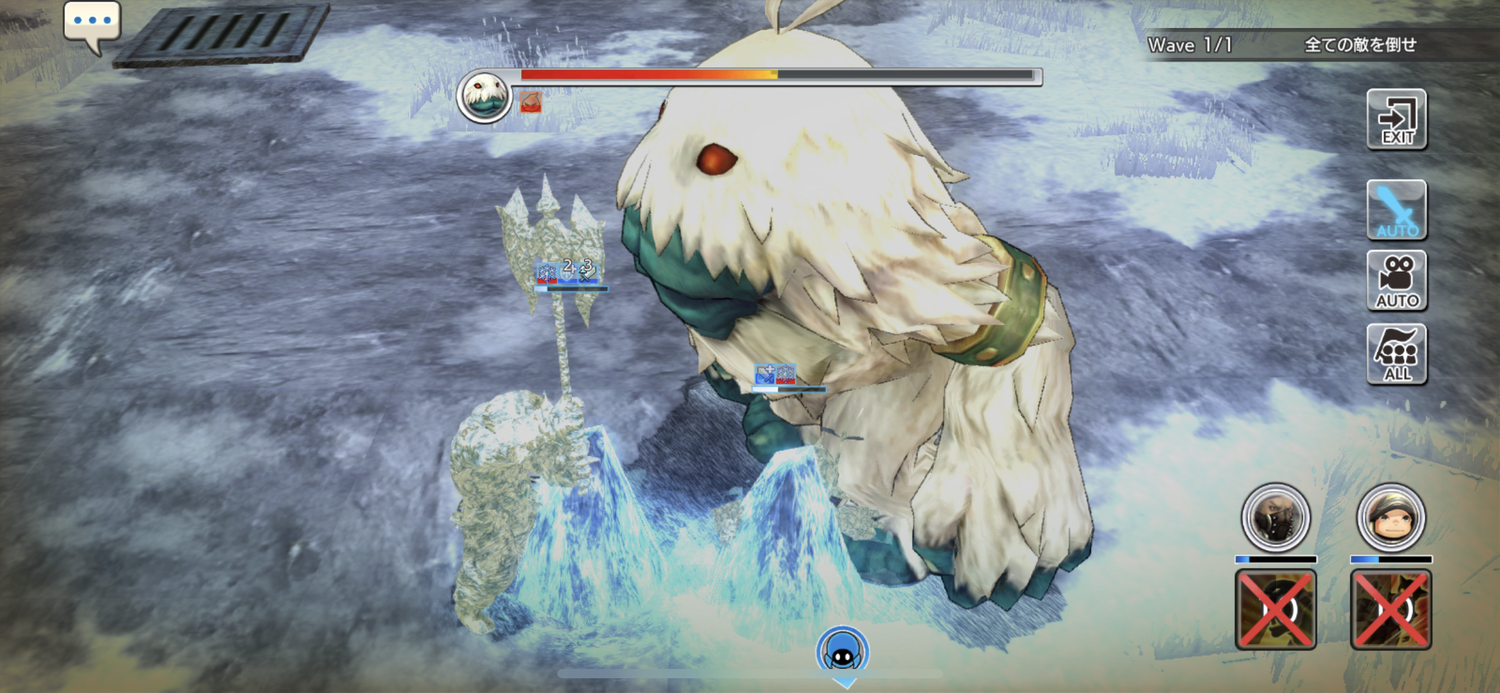Tap the crossed-out skill under helmeted character
Screen dimensions: 1500x693
point(1391,609)
